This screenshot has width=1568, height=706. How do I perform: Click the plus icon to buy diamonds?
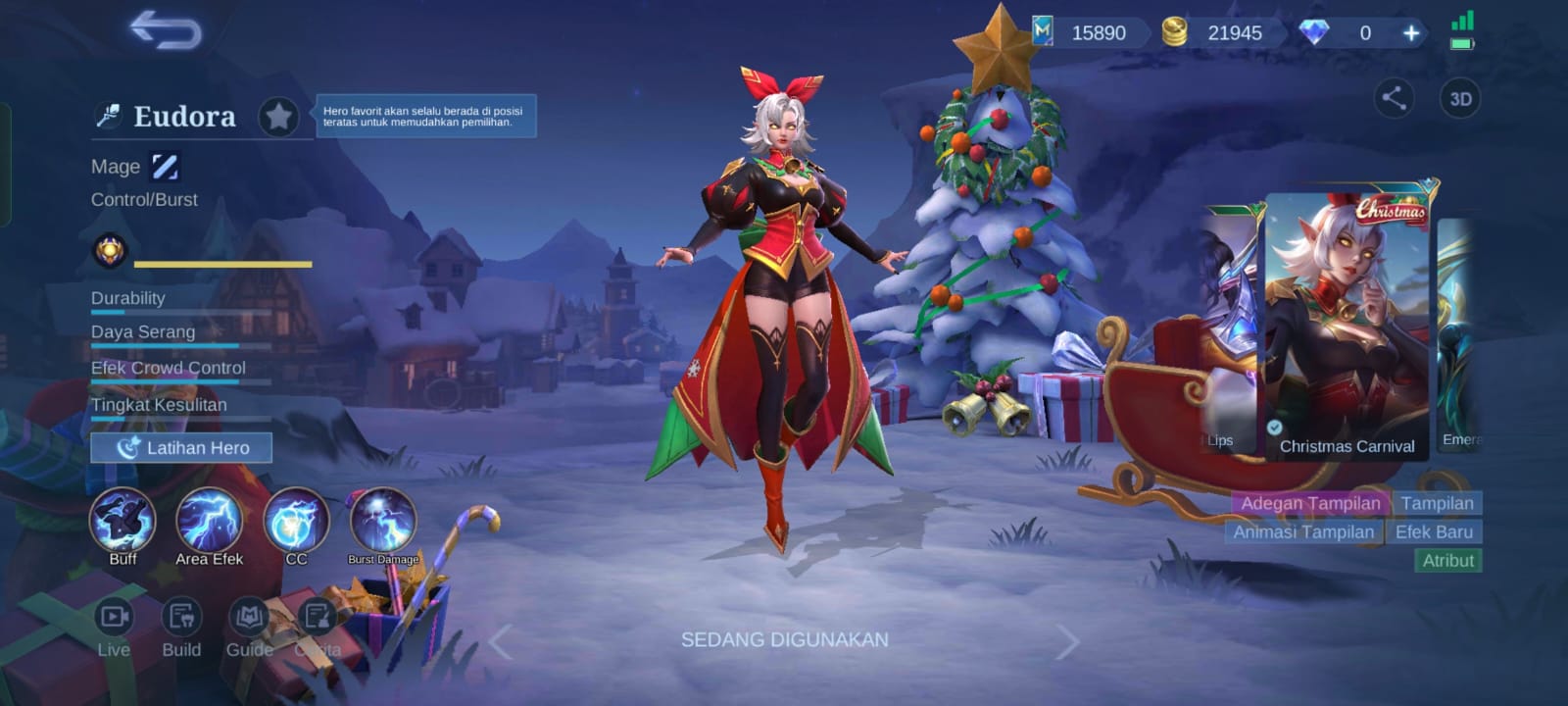pyautogui.click(x=1411, y=32)
